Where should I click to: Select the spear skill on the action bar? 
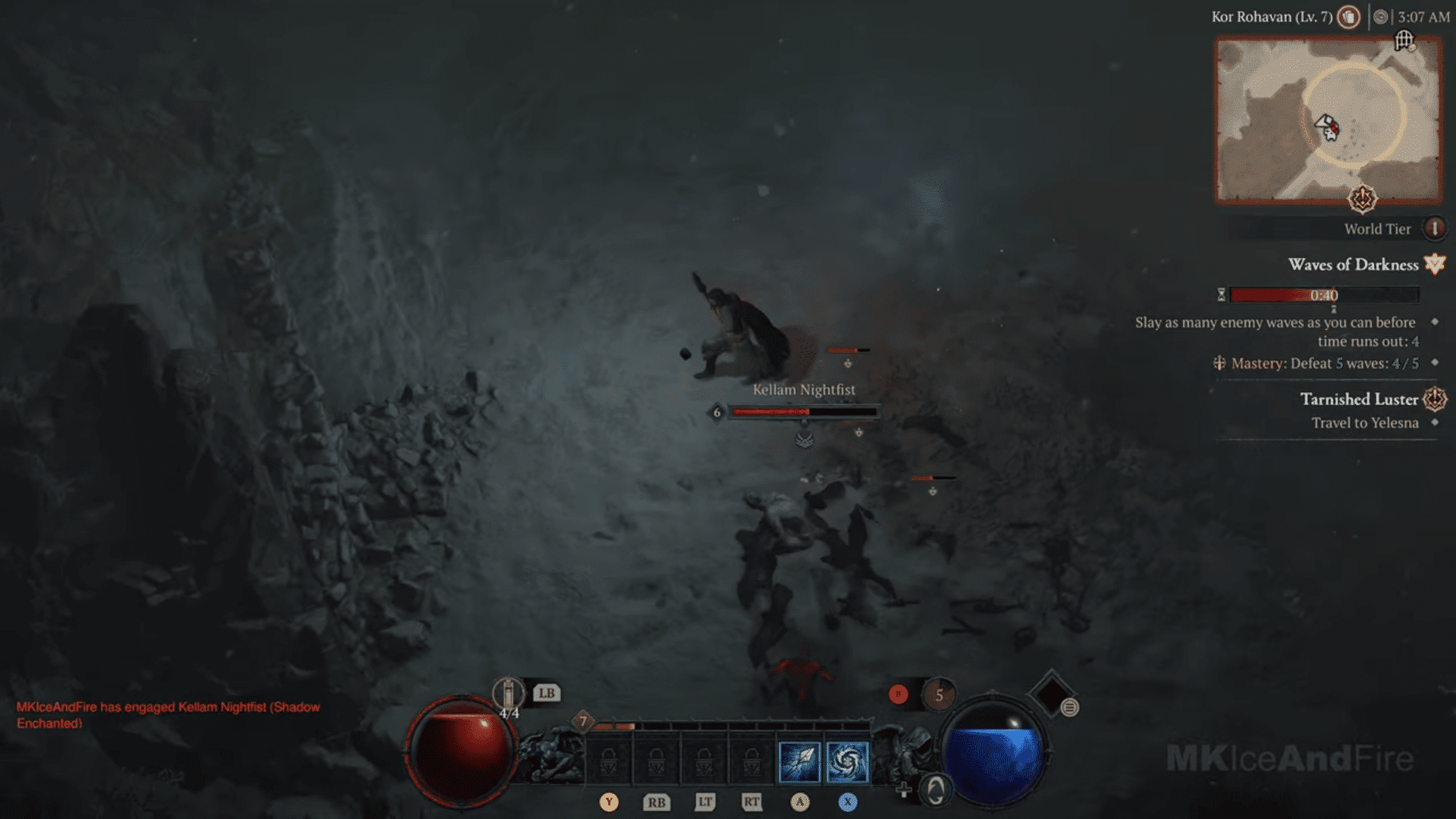[x=799, y=761]
